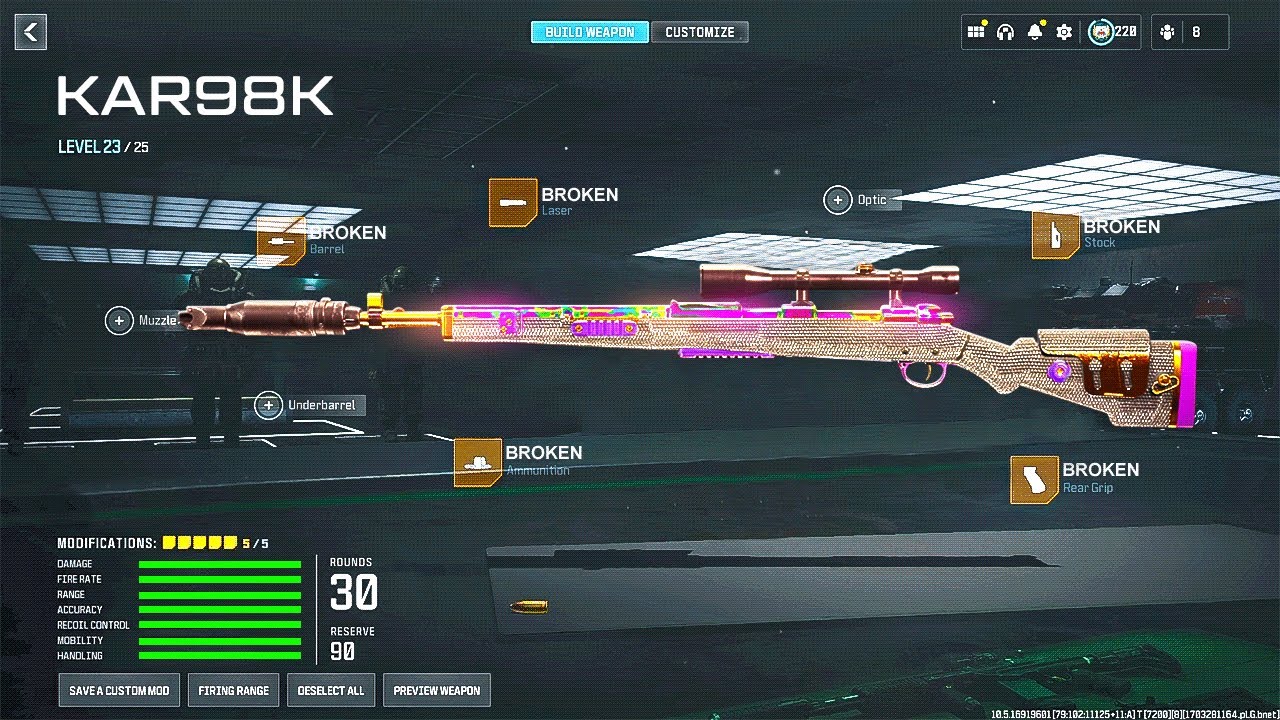1280x720 pixels.
Task: Open the player profile emblem
Action: (1102, 32)
